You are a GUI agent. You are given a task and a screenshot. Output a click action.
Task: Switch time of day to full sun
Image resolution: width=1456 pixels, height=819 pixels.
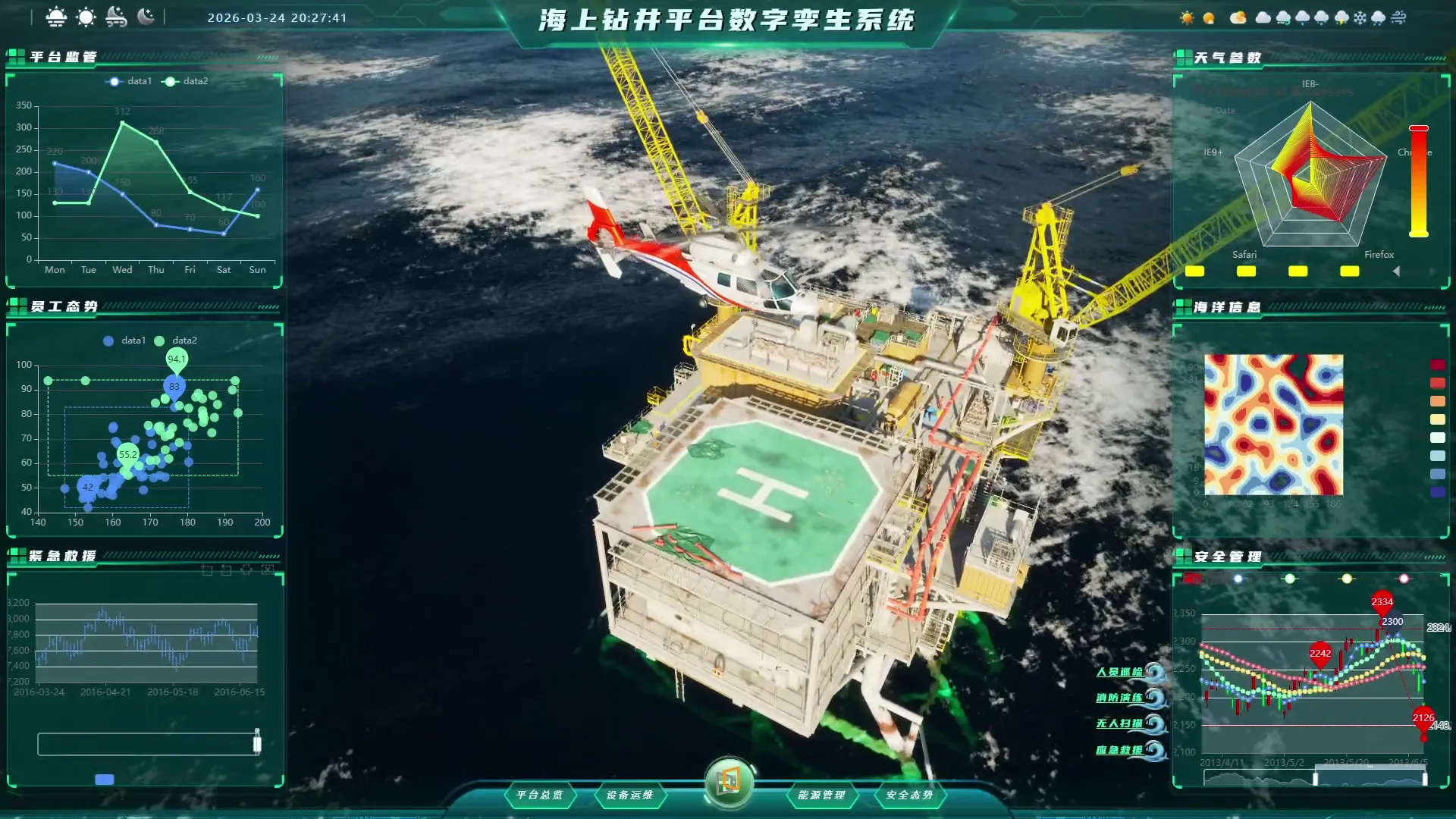tap(86, 17)
